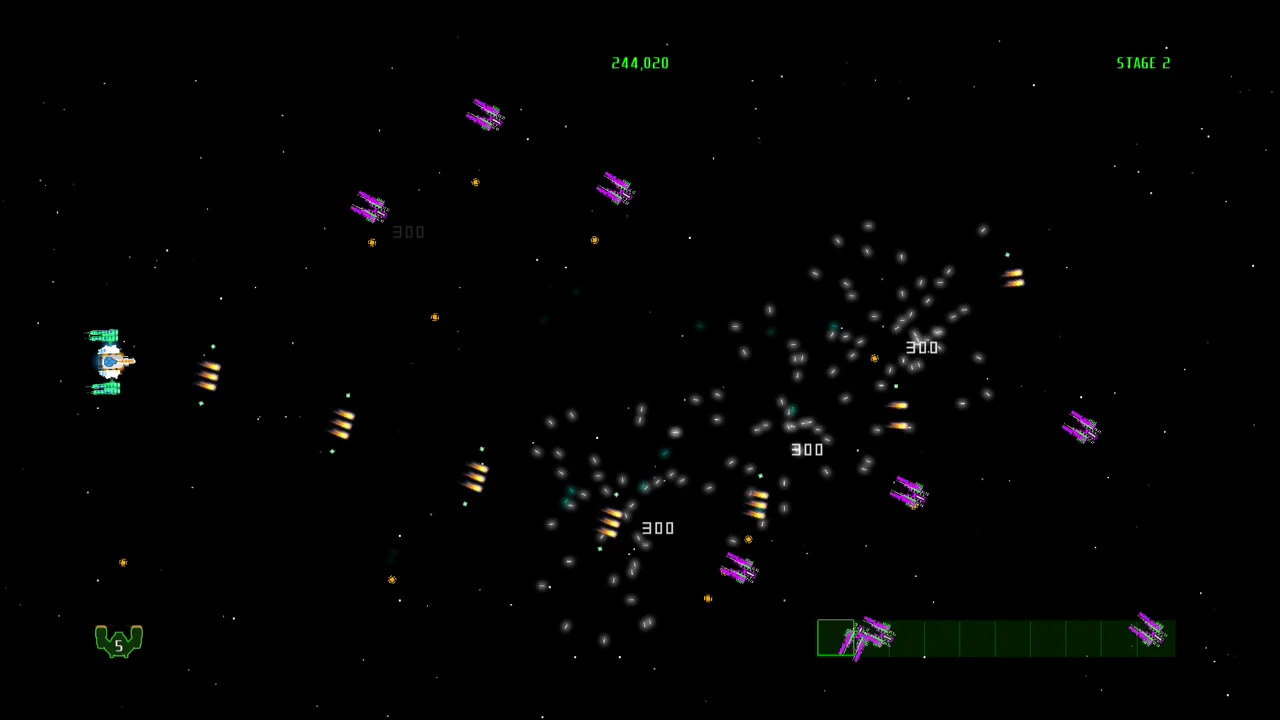Click the faded 300 text near the top-left enemy
The height and width of the screenshot is (720, 1280).
(408, 231)
